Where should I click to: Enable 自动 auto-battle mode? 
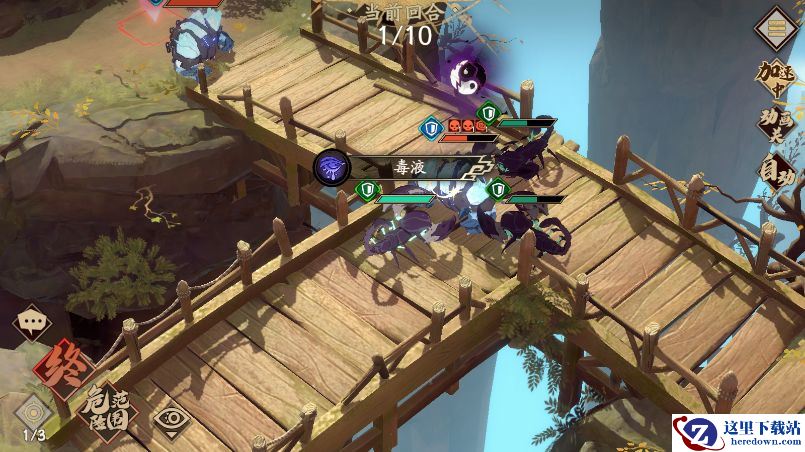tap(776, 172)
